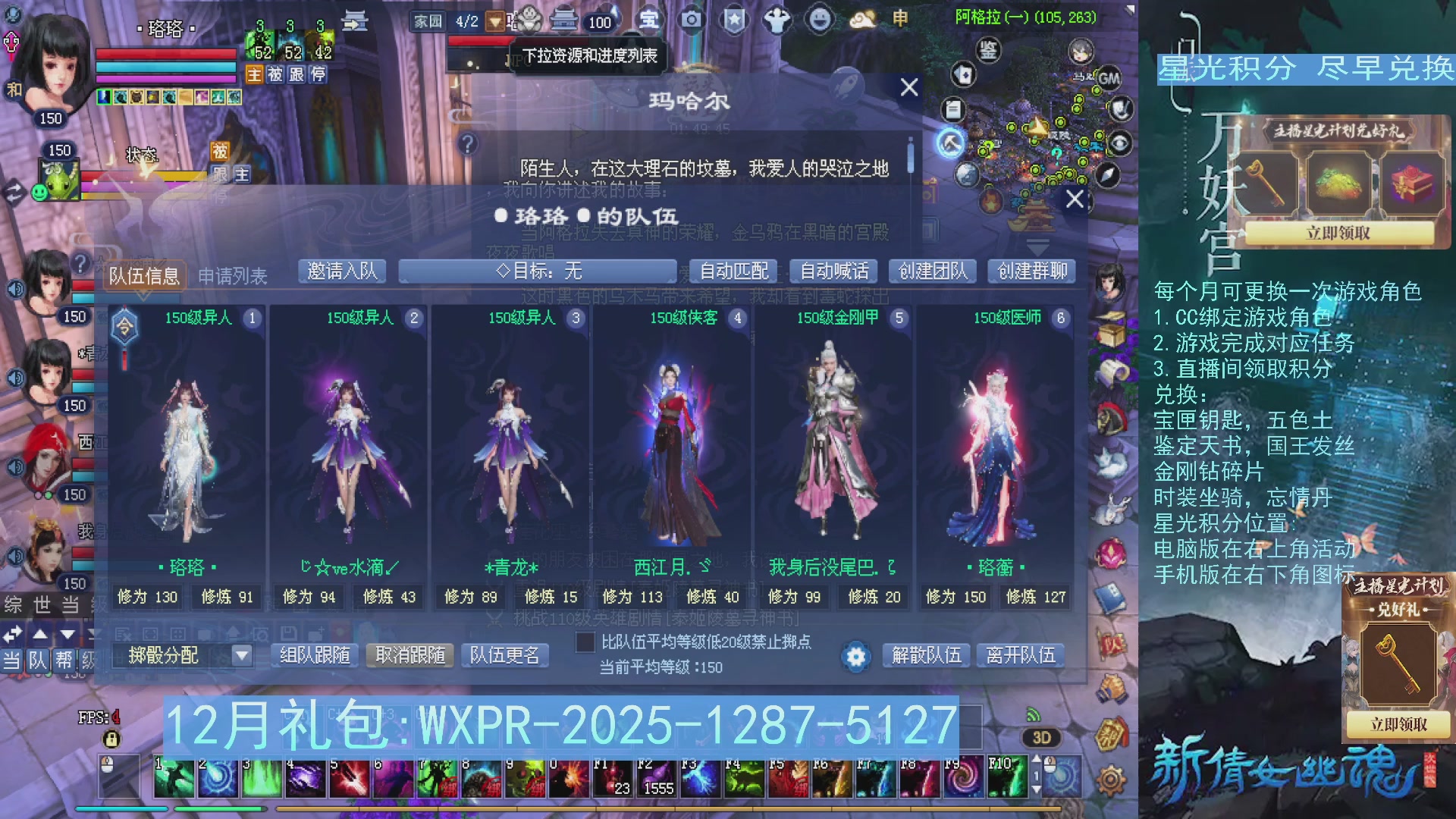Select the 队伍信息 tab
This screenshot has width=1456, height=819.
pos(144,275)
